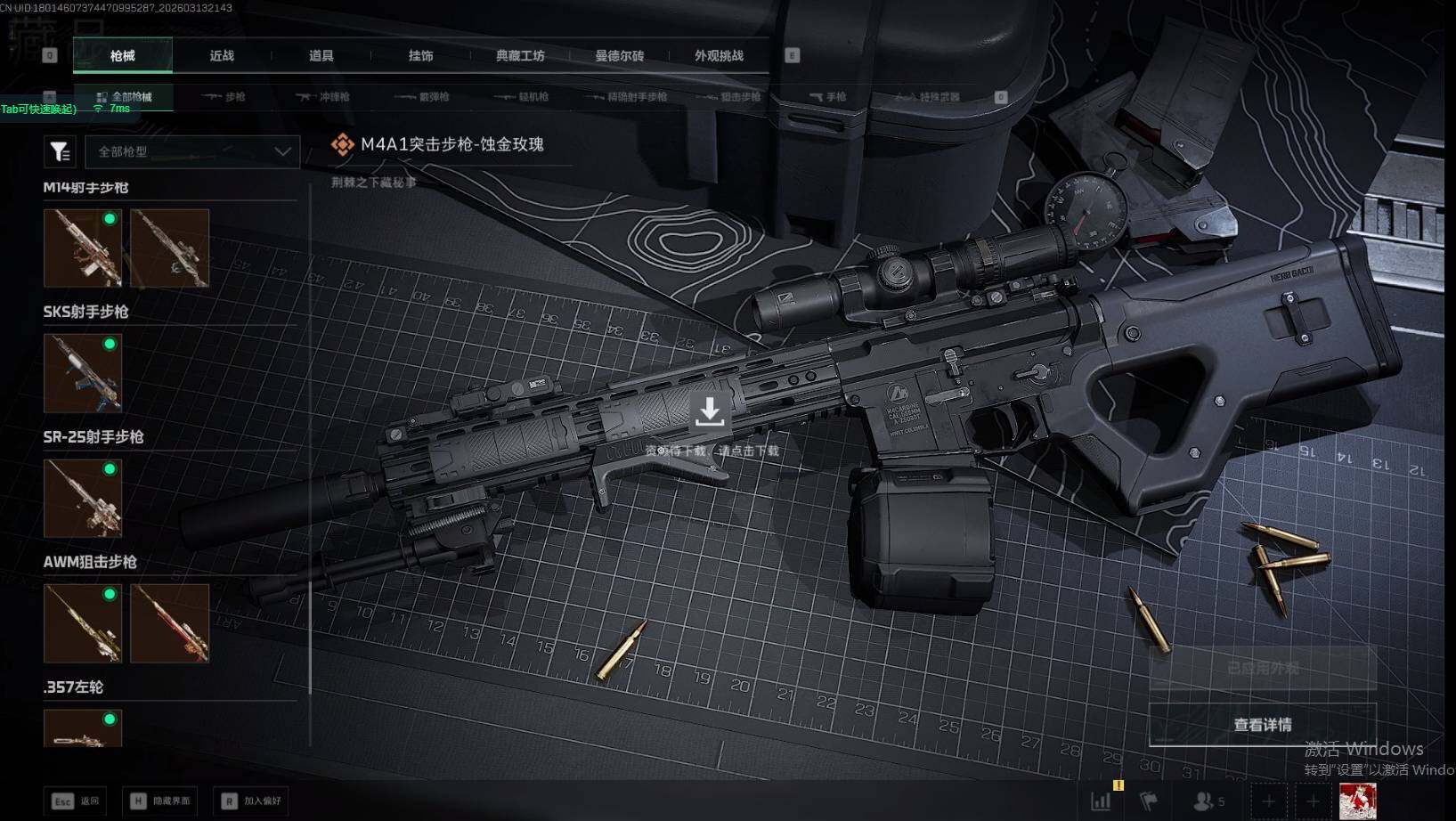Download the skin resource via download icon
This screenshot has width=1456, height=821.
pos(710,412)
